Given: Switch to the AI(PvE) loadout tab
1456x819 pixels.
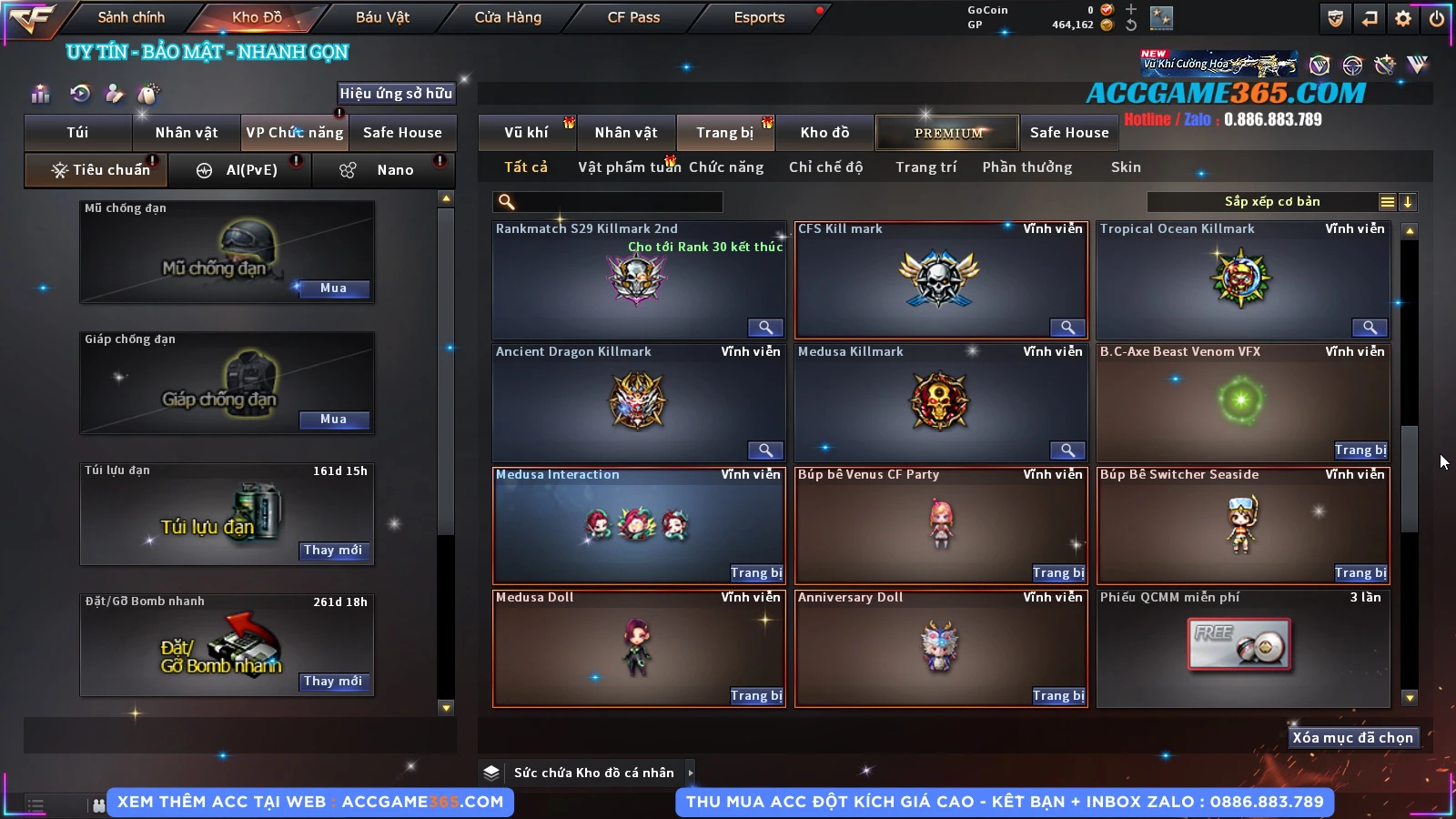Looking at the screenshot, I should [x=241, y=170].
